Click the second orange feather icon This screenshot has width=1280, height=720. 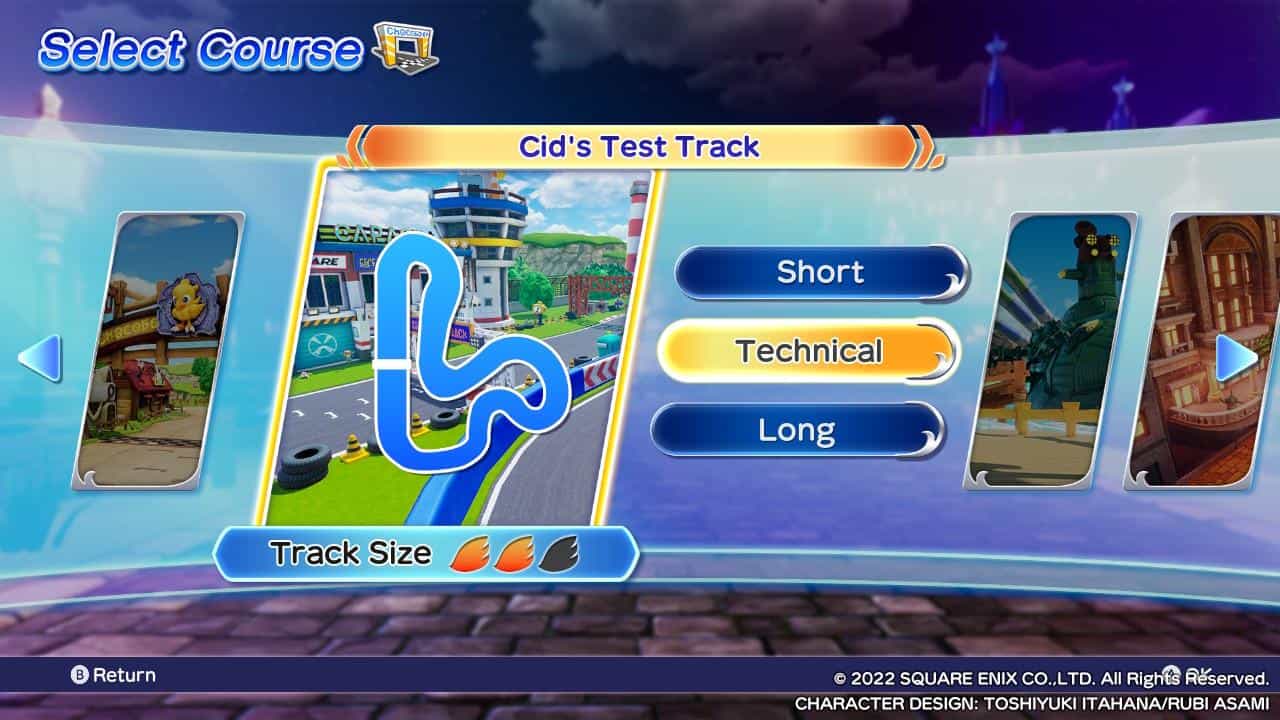point(513,553)
